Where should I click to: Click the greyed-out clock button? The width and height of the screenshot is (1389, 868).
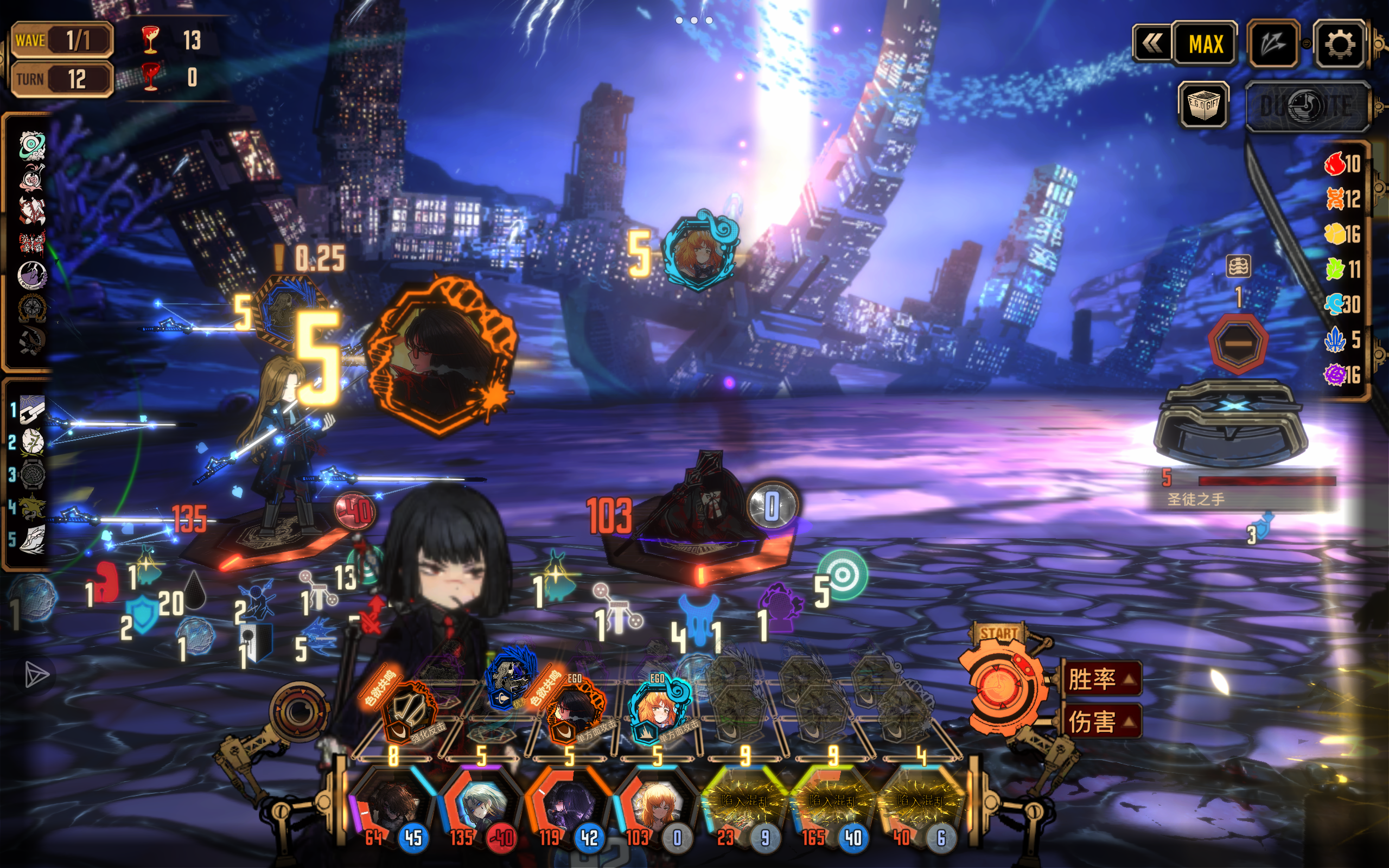[1306, 106]
